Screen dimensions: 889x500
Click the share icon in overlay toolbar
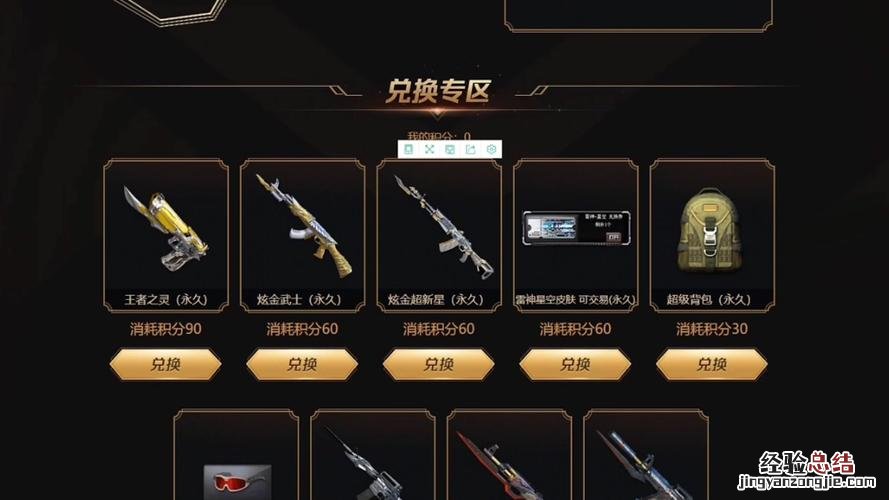470,149
